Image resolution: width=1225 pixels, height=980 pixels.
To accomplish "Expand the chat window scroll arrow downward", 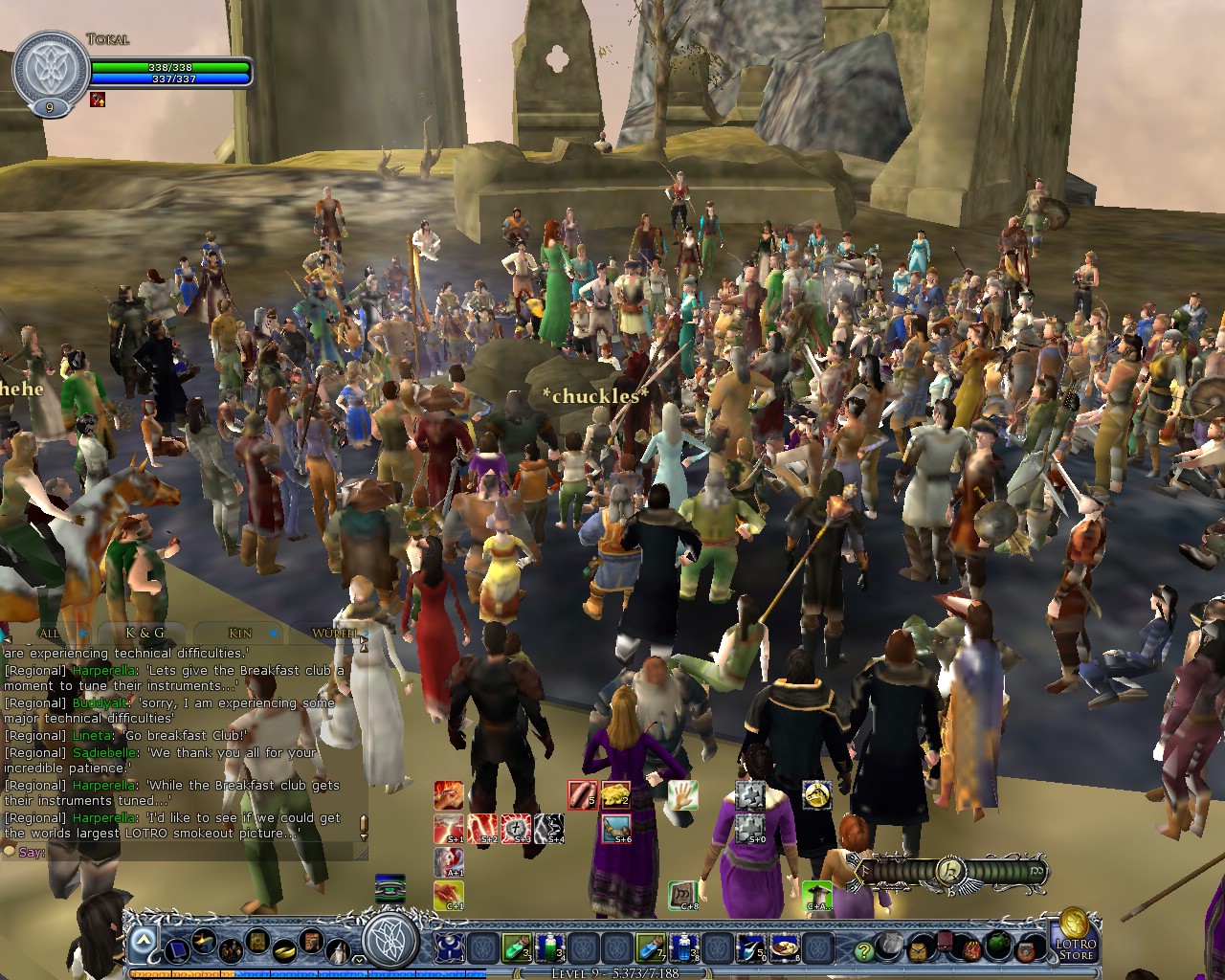I will point(365,835).
